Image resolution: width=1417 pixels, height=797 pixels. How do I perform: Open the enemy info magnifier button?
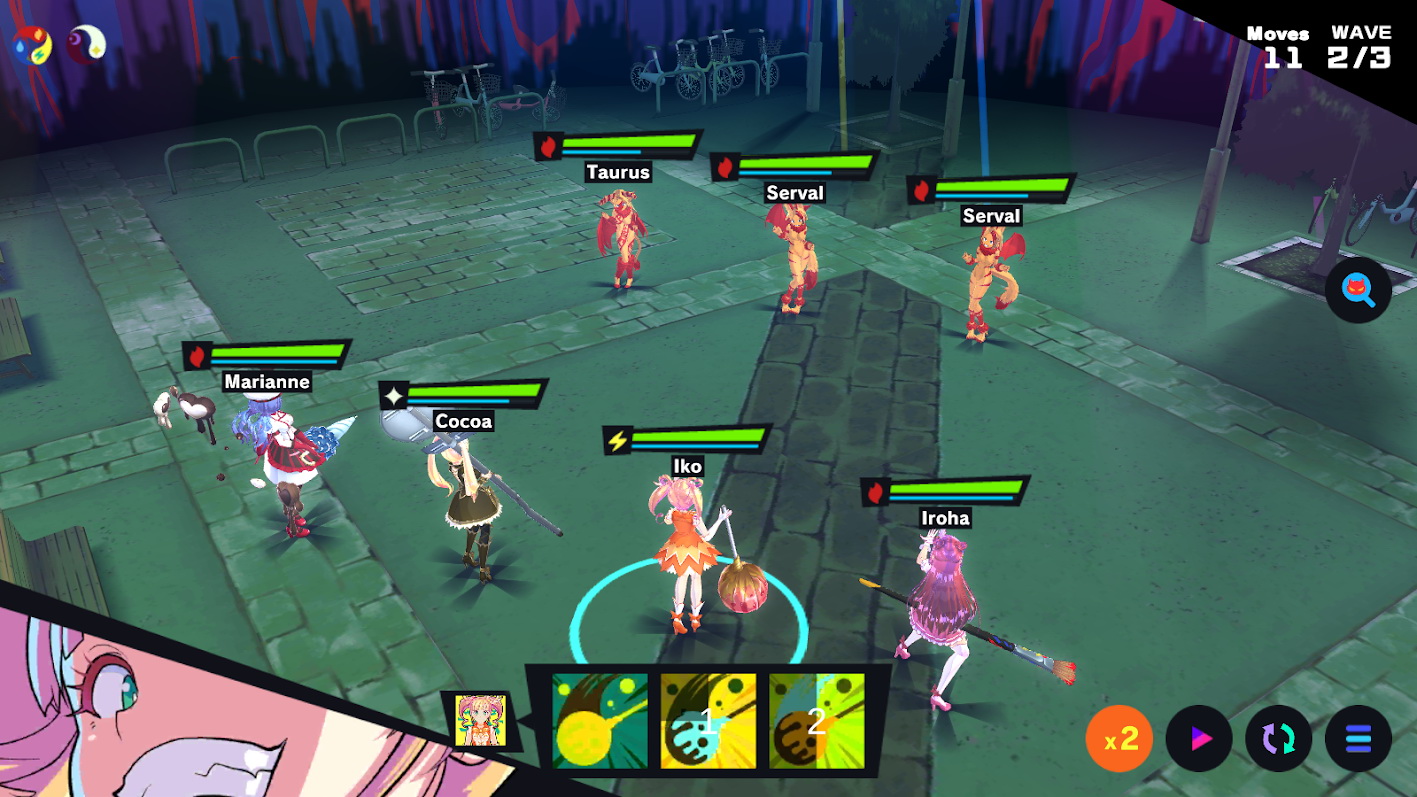pyautogui.click(x=1358, y=290)
